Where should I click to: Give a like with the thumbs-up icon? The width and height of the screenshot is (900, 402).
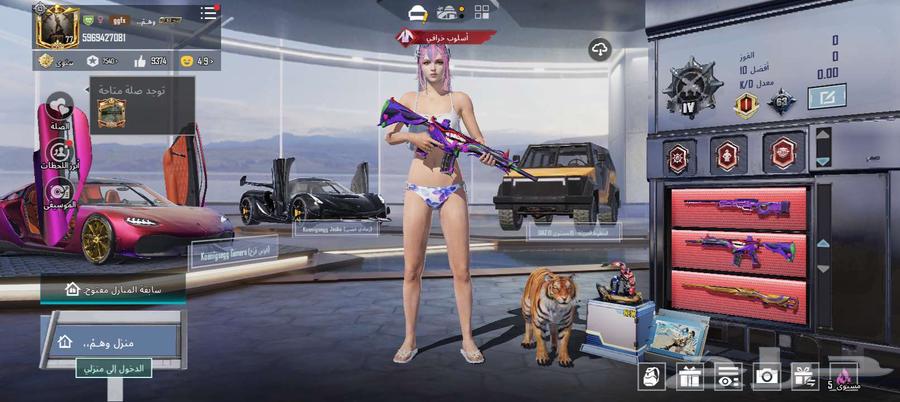click(x=139, y=62)
